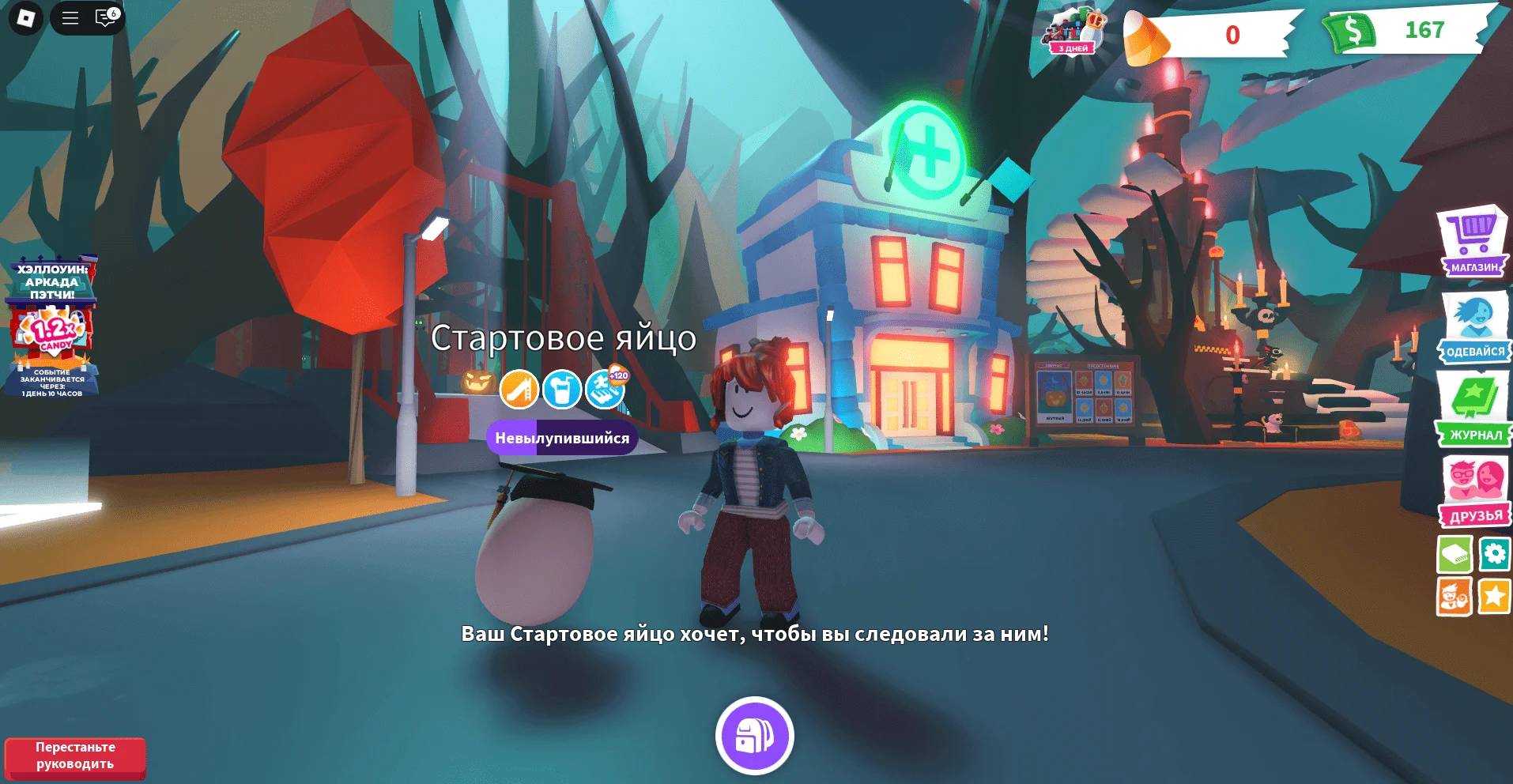This screenshot has width=1513, height=784.
Task: Open the hamburger list menu
Action: pyautogui.click(x=70, y=17)
